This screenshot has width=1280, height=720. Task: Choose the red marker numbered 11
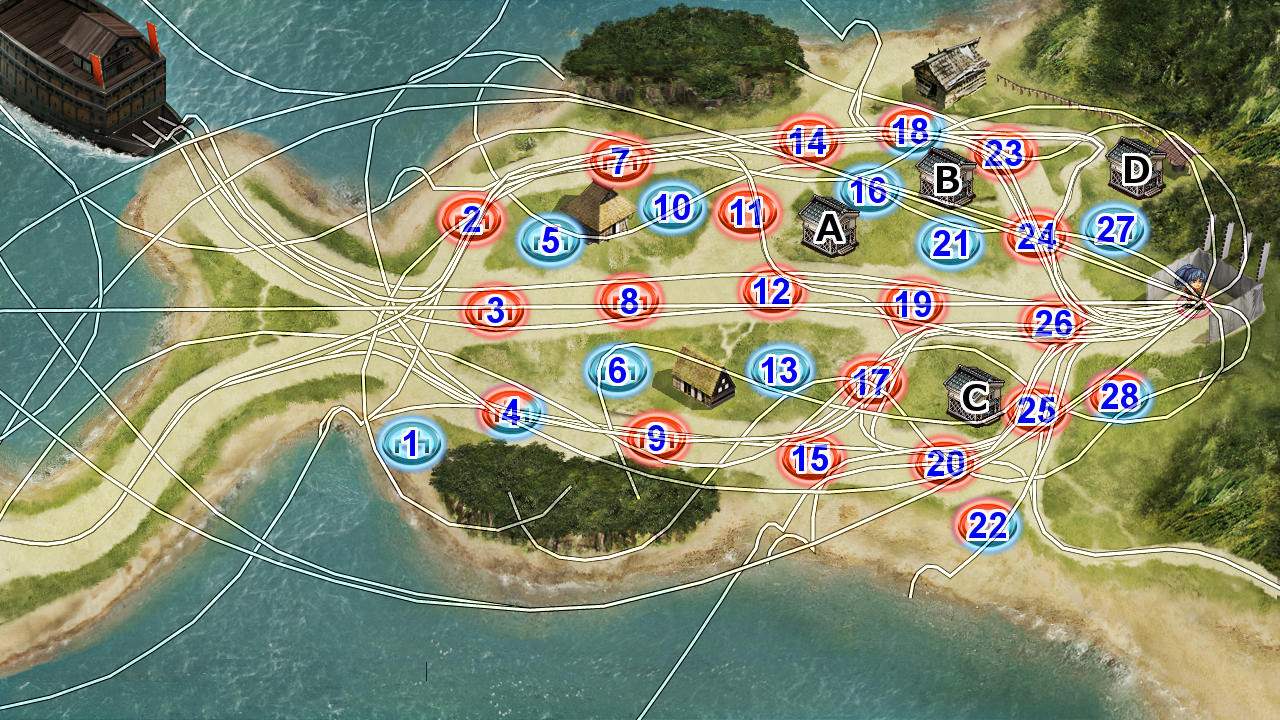747,212
